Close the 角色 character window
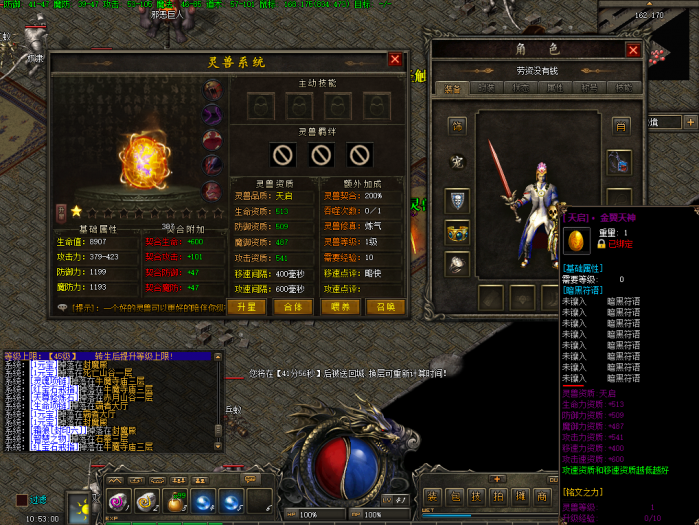Viewport: 699px width, 525px height. tap(632, 49)
